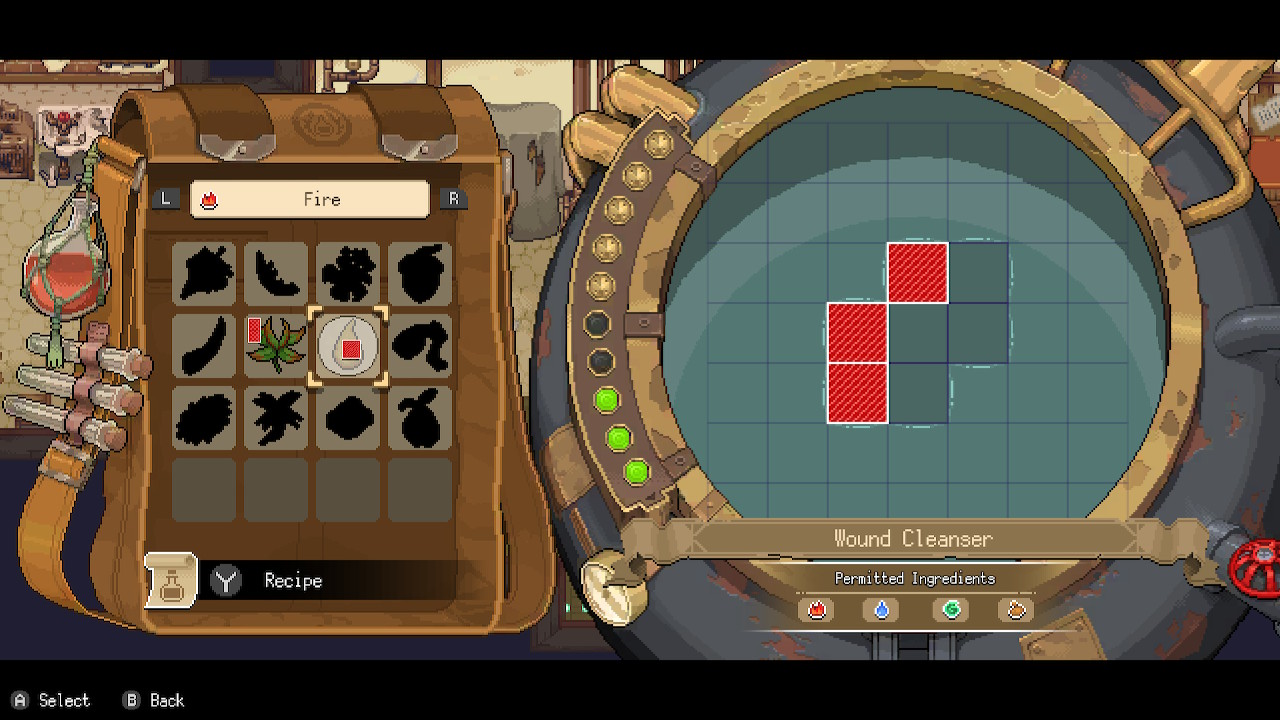The width and height of the screenshot is (1280, 720).
Task: Click the green swirl permitted ingredient icon
Action: (950, 609)
